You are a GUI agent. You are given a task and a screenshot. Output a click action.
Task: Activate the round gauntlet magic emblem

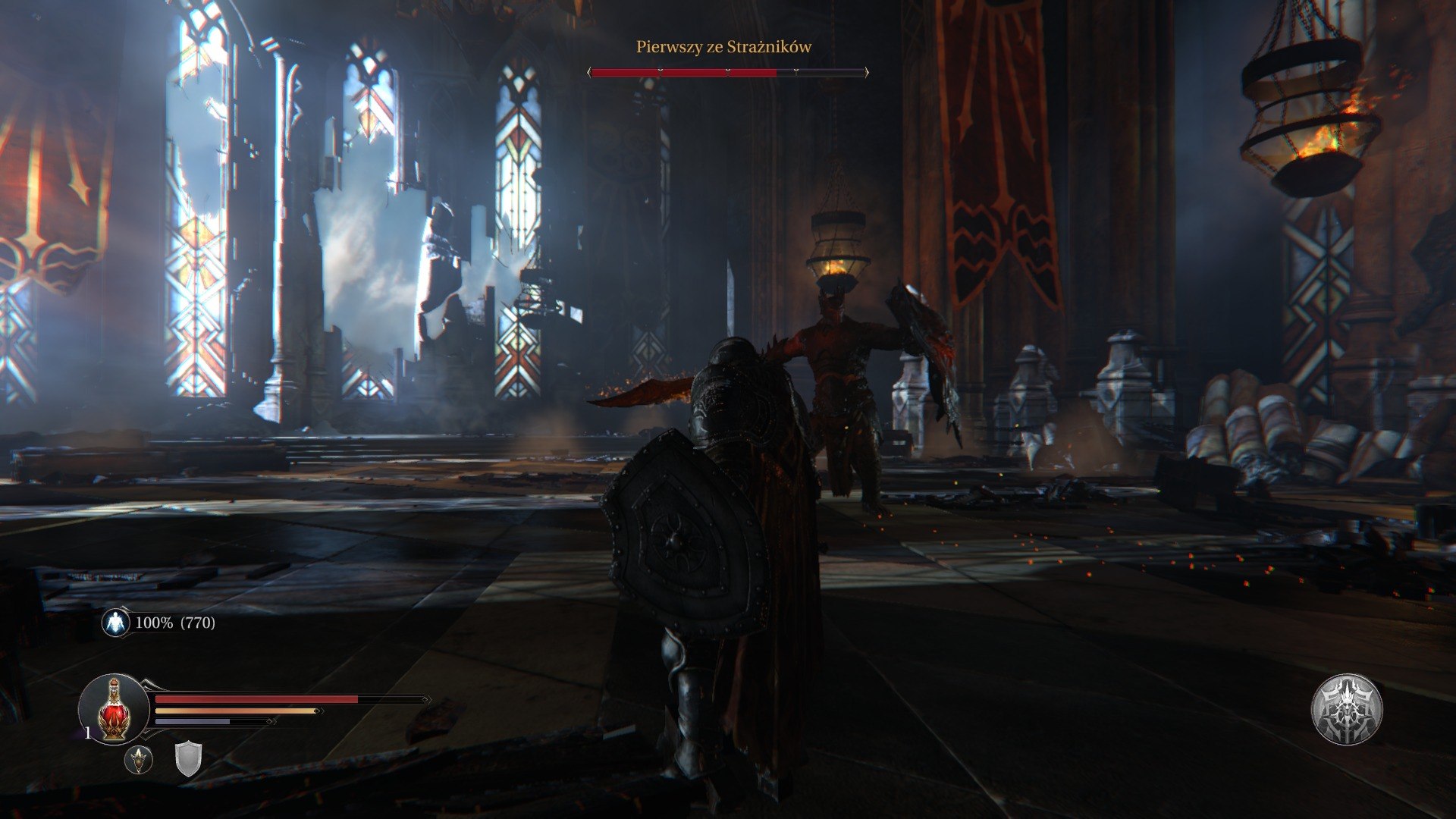[1347, 709]
